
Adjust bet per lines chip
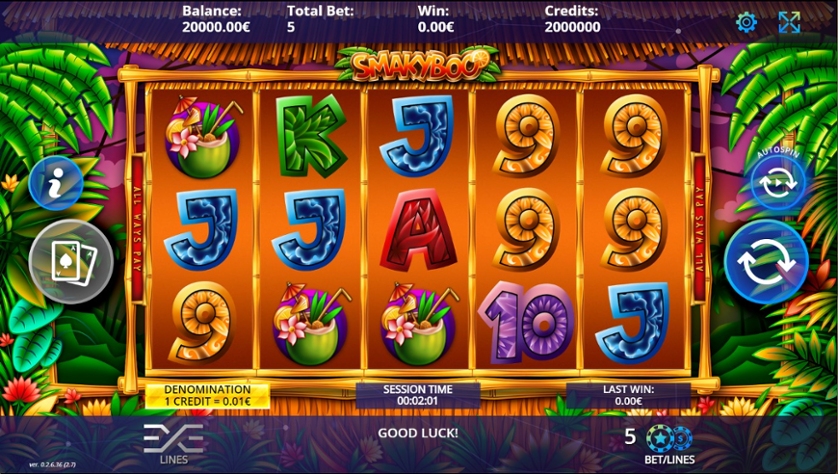click(x=668, y=438)
